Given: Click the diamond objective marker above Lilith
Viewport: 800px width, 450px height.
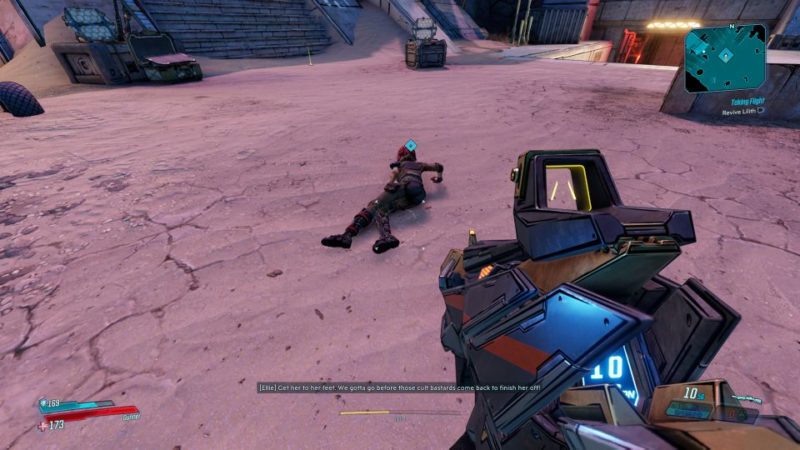Looking at the screenshot, I should pos(410,146).
